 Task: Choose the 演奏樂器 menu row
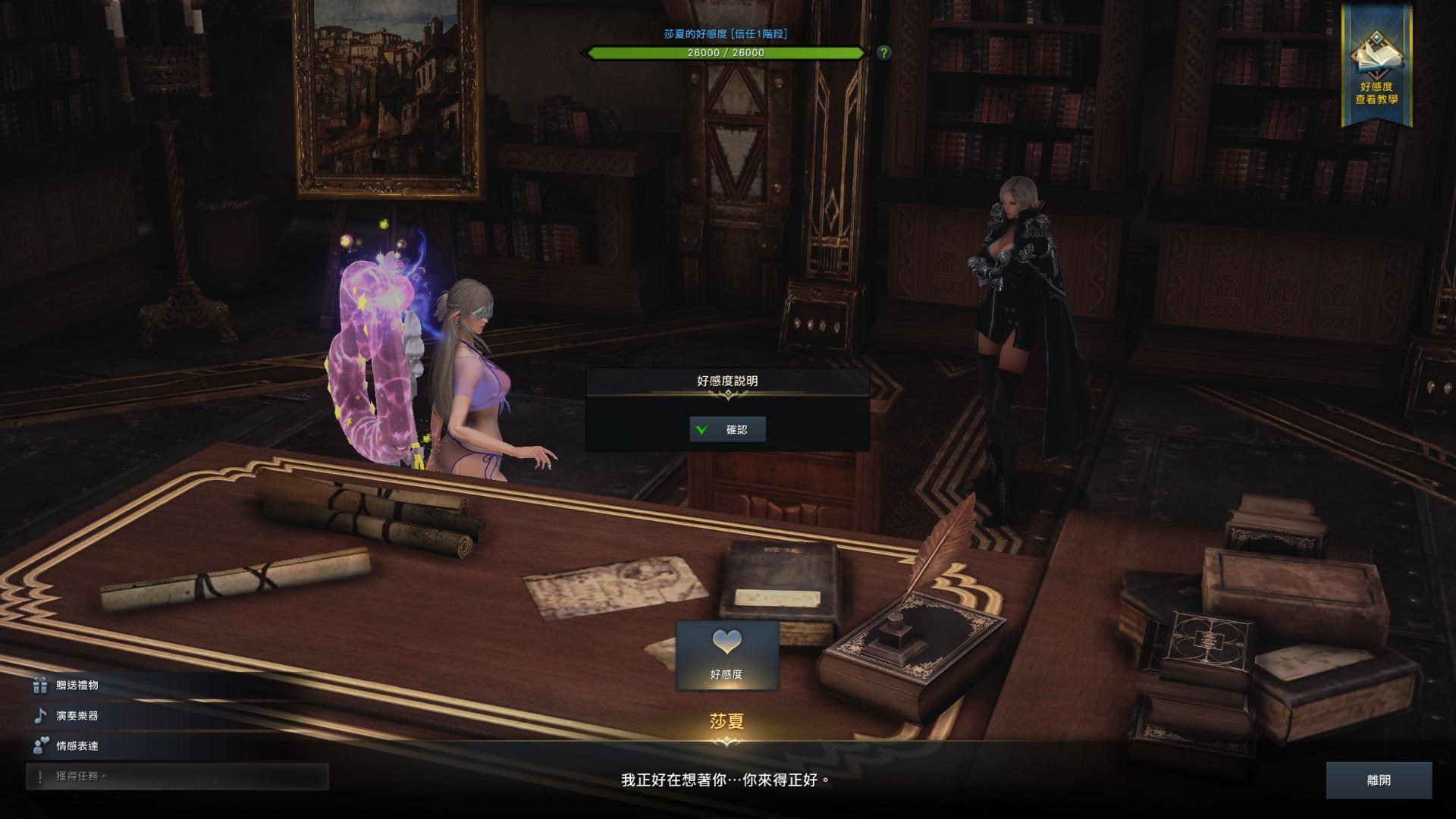click(x=76, y=714)
